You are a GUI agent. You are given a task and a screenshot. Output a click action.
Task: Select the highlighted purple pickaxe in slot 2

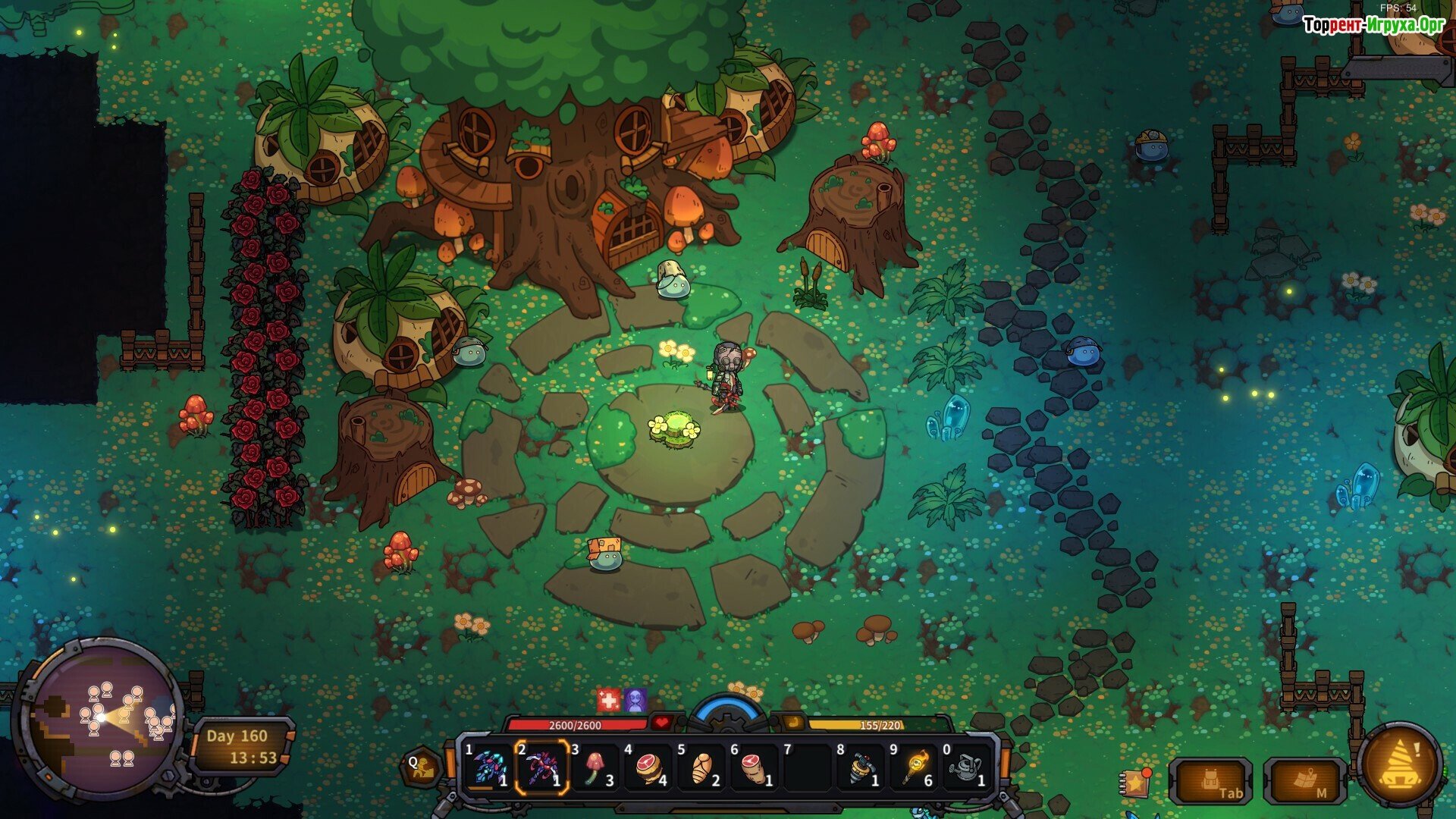click(541, 767)
